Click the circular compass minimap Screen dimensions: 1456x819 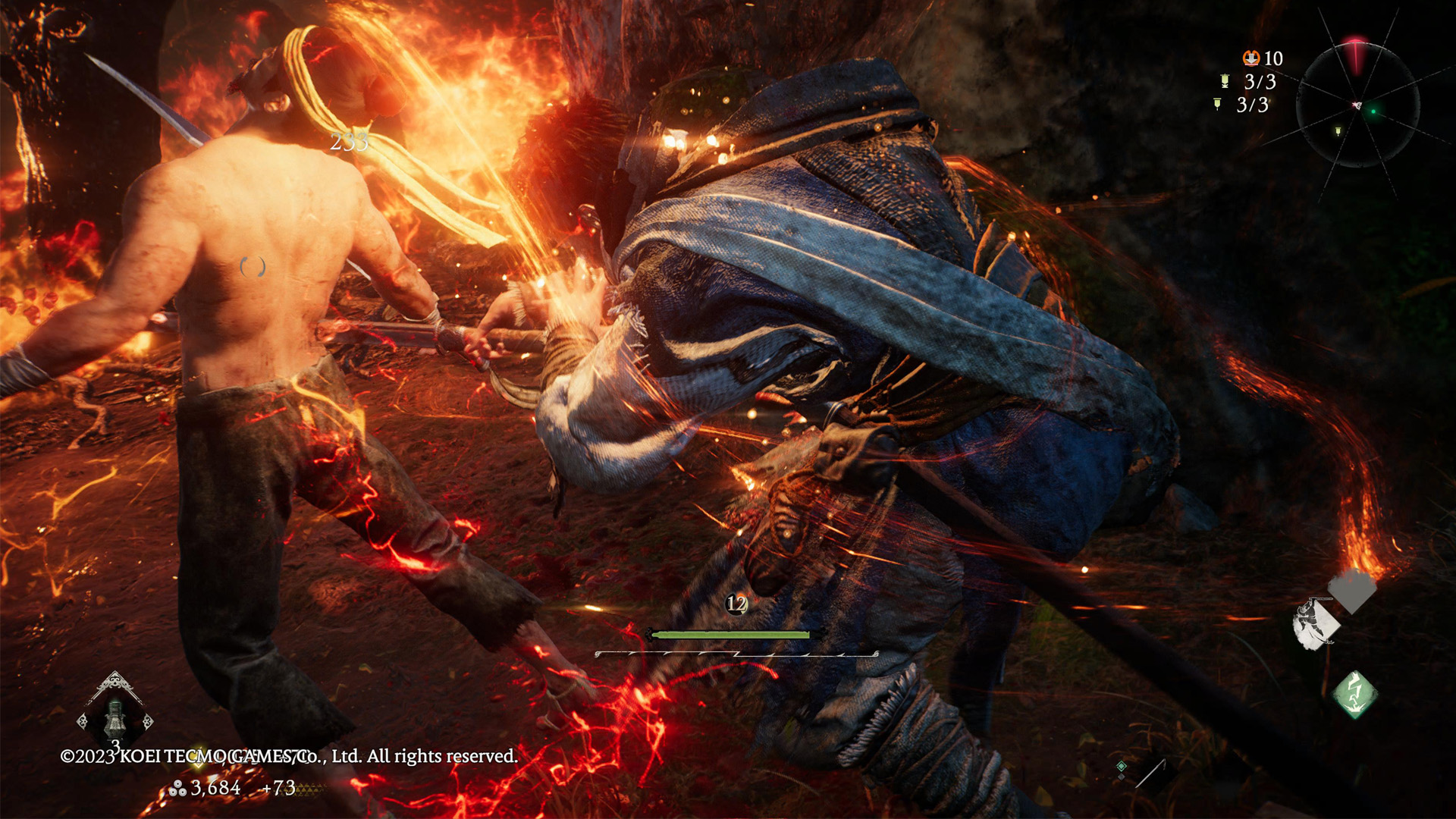coord(1357,105)
